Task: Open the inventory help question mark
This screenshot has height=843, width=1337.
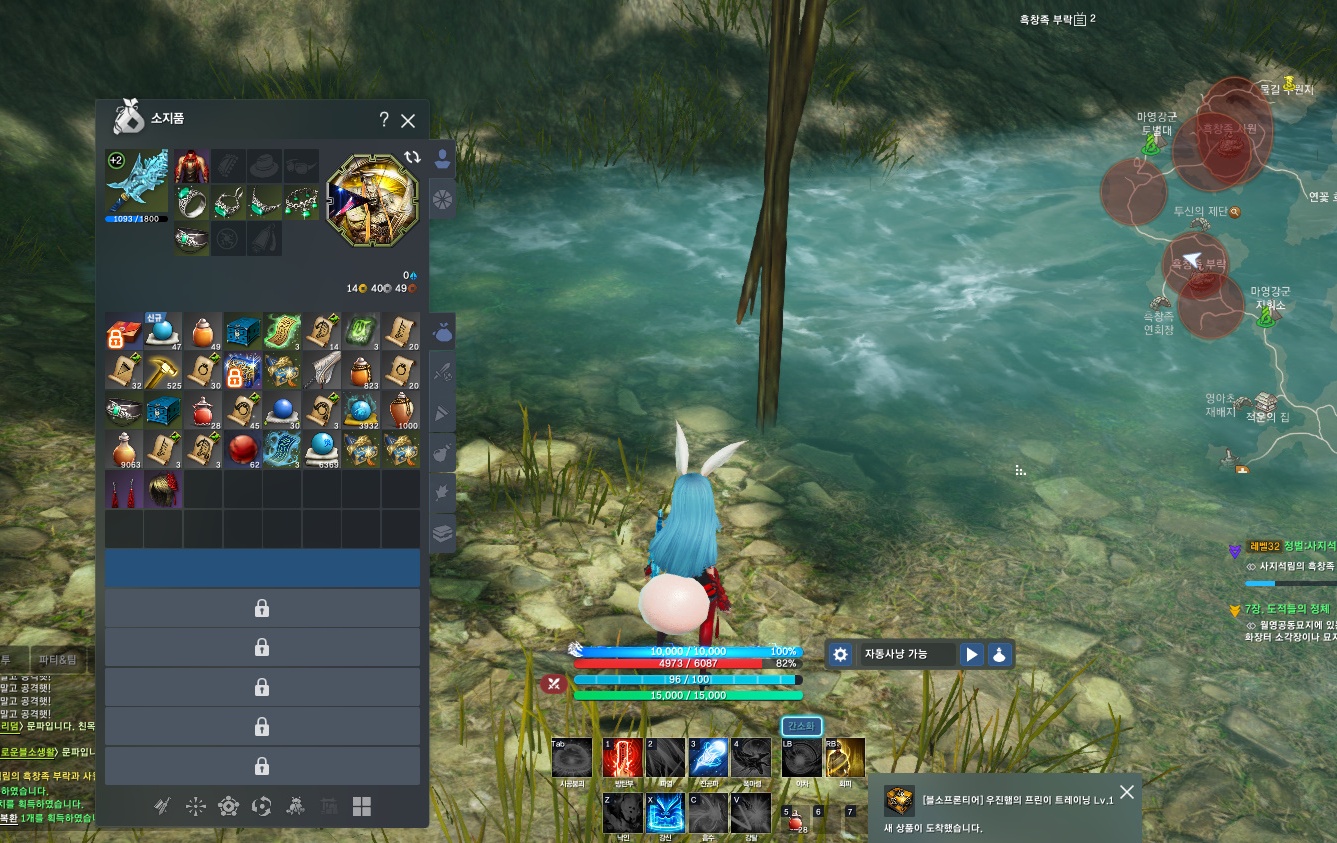Action: [x=384, y=120]
